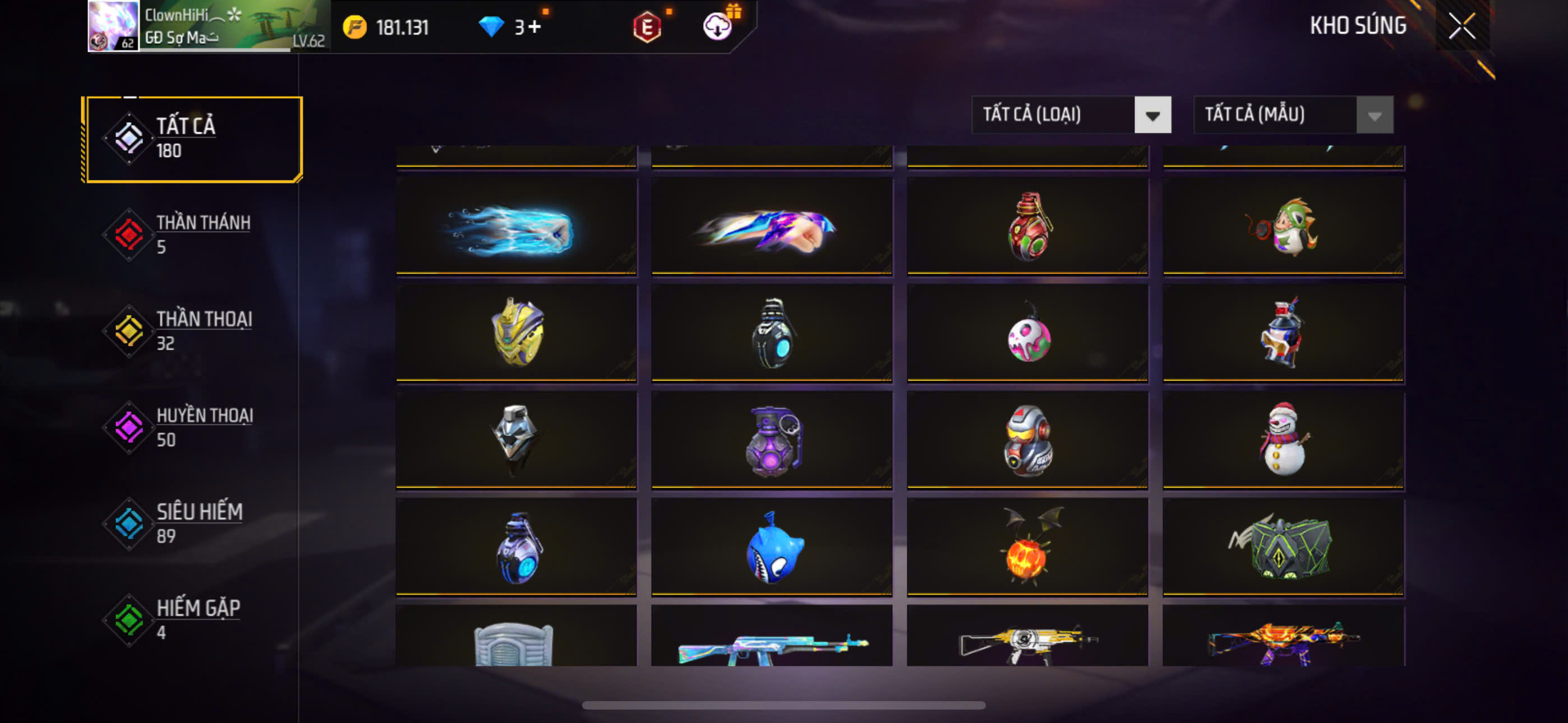This screenshot has height=723, width=1568.
Task: Choose the pumpkin bat-wing grenade
Action: pyautogui.click(x=1027, y=547)
